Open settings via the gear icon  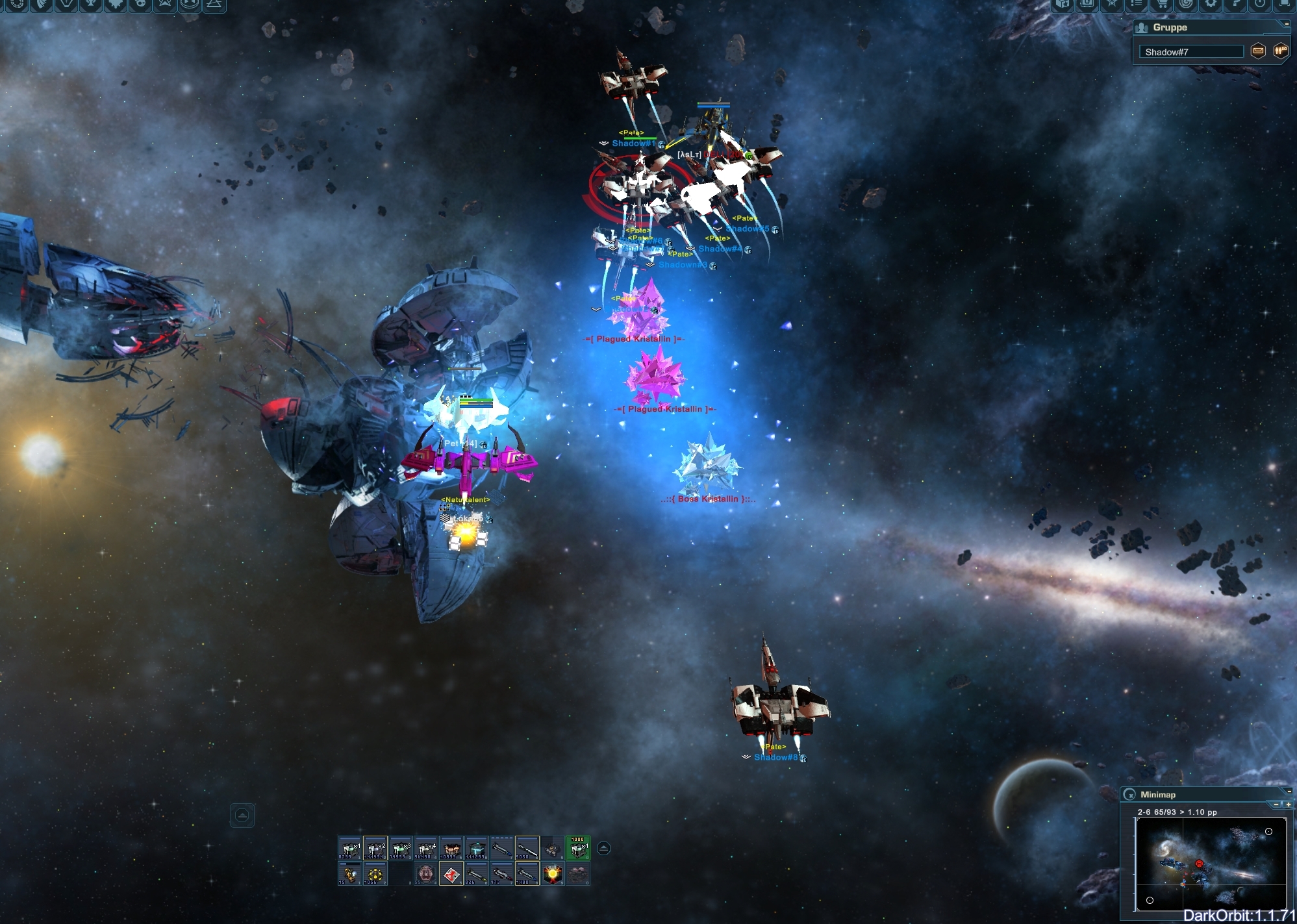(x=1211, y=4)
